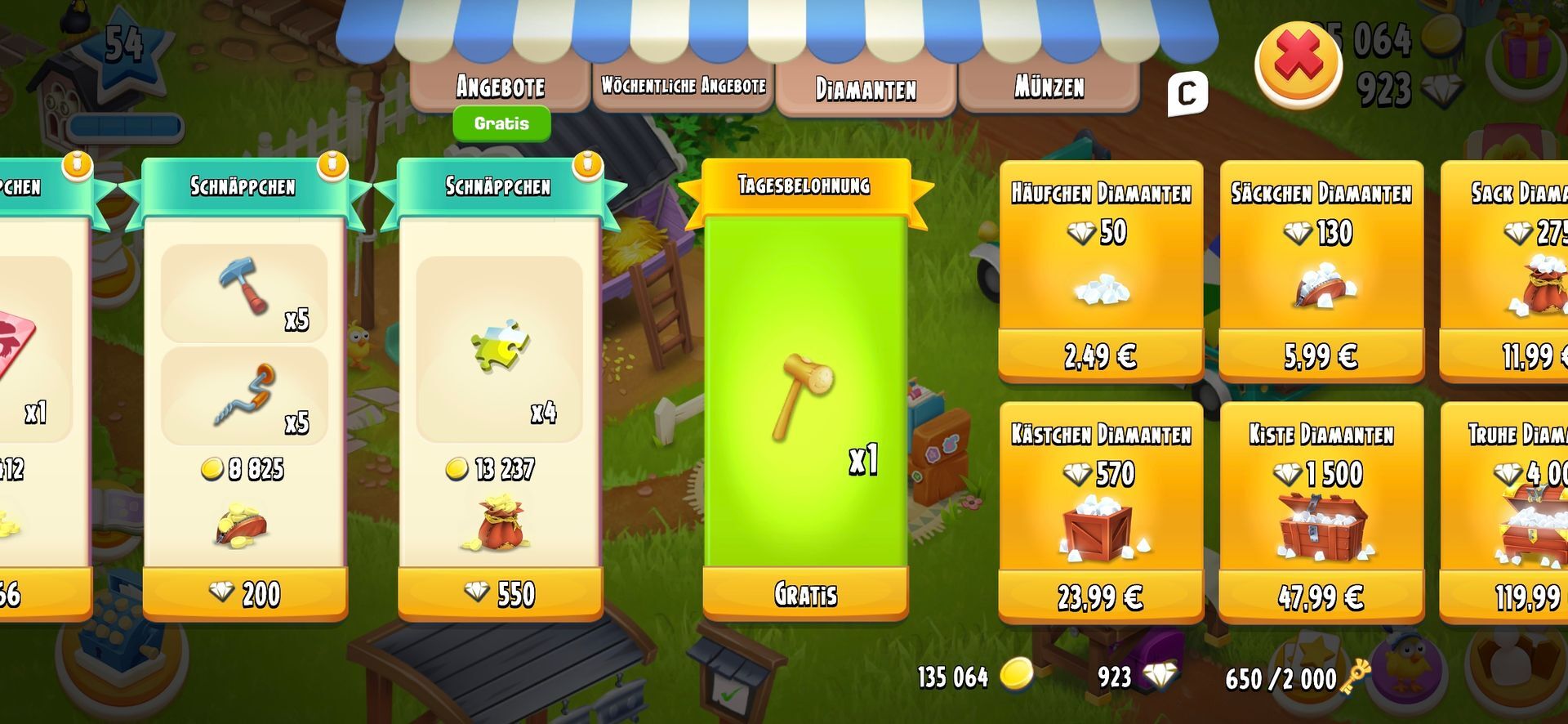
Task: Show info for the hammer Schnäppchen offer
Action: [x=332, y=165]
